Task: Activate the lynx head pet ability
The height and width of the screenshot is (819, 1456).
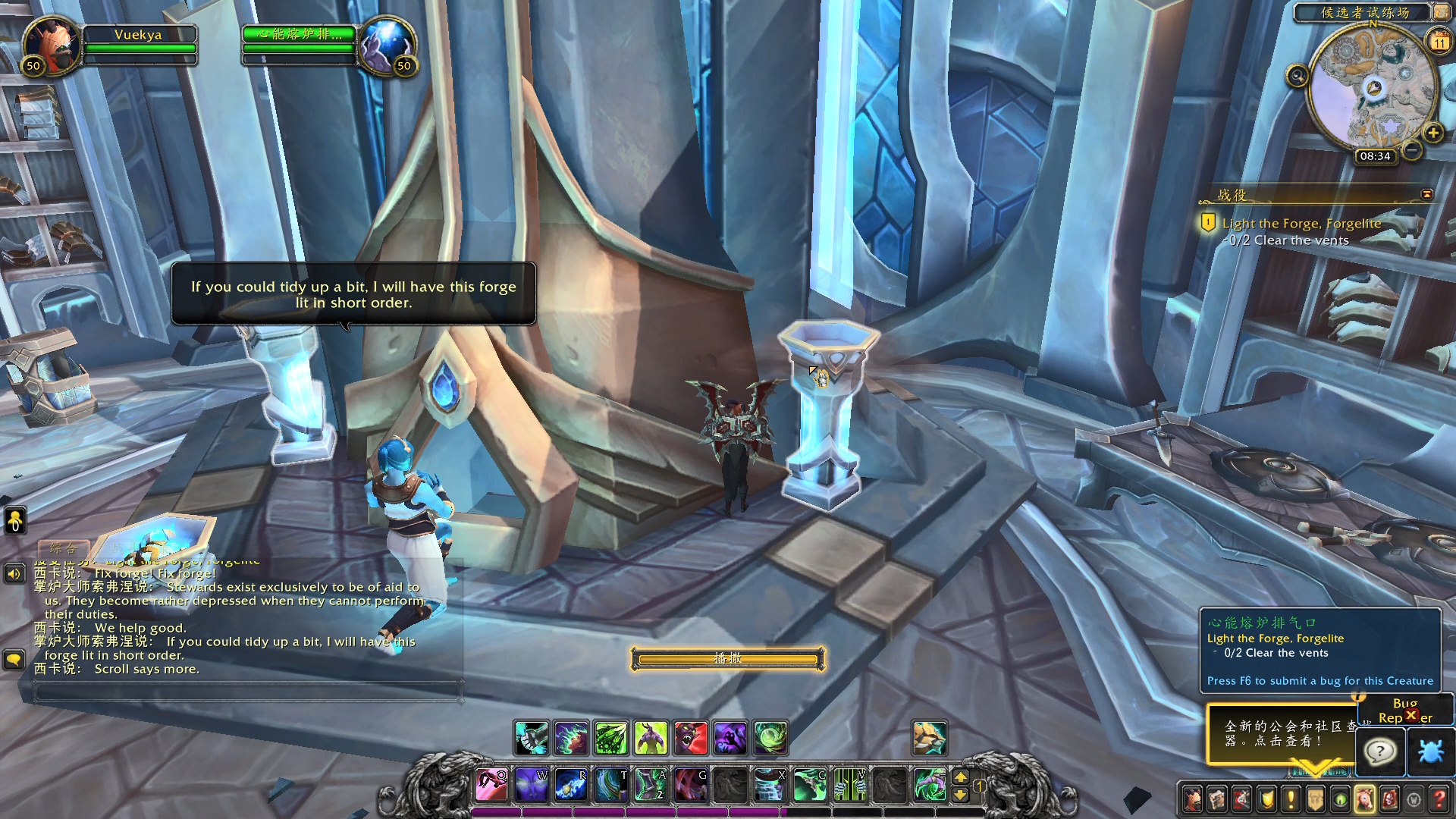Action: 929,738
